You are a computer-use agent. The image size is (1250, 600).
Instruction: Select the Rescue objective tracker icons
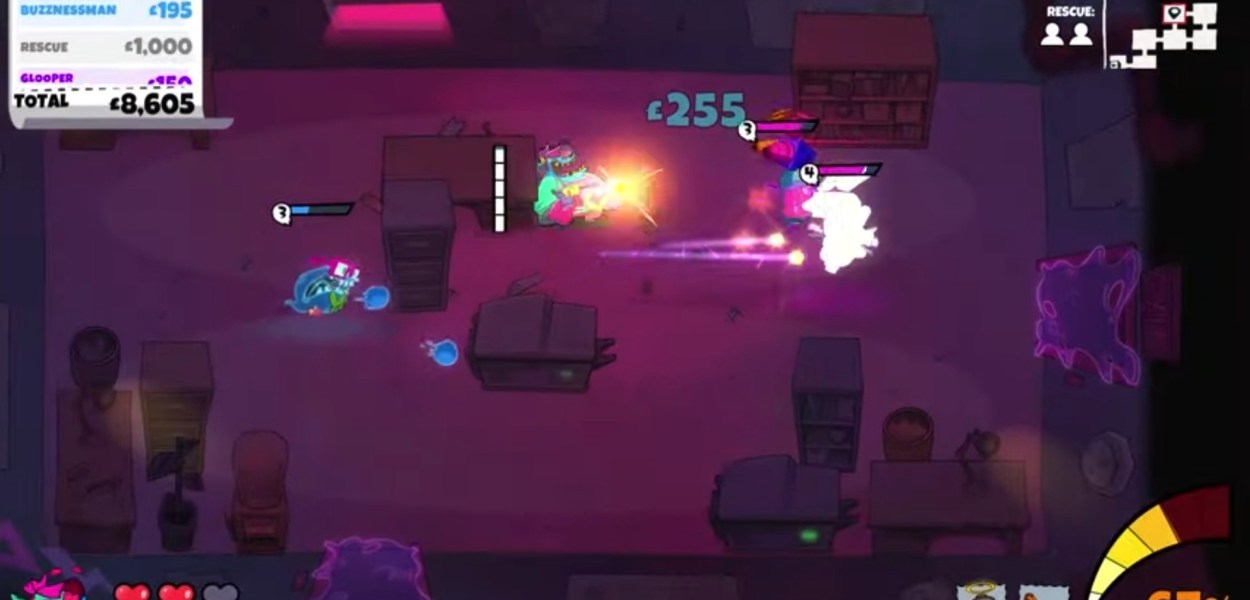[1066, 34]
